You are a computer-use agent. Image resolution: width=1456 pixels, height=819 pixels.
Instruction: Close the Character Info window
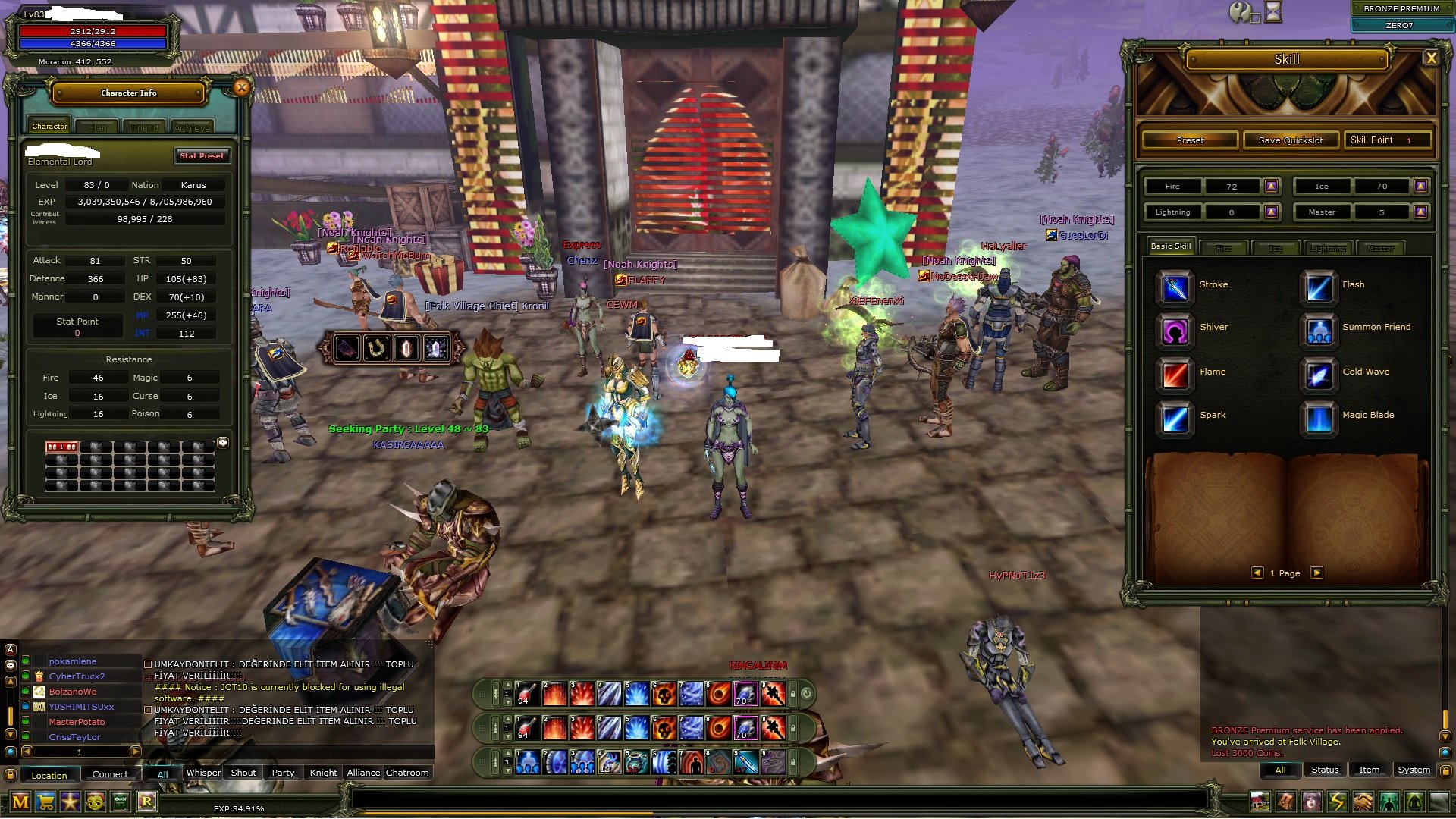click(241, 87)
